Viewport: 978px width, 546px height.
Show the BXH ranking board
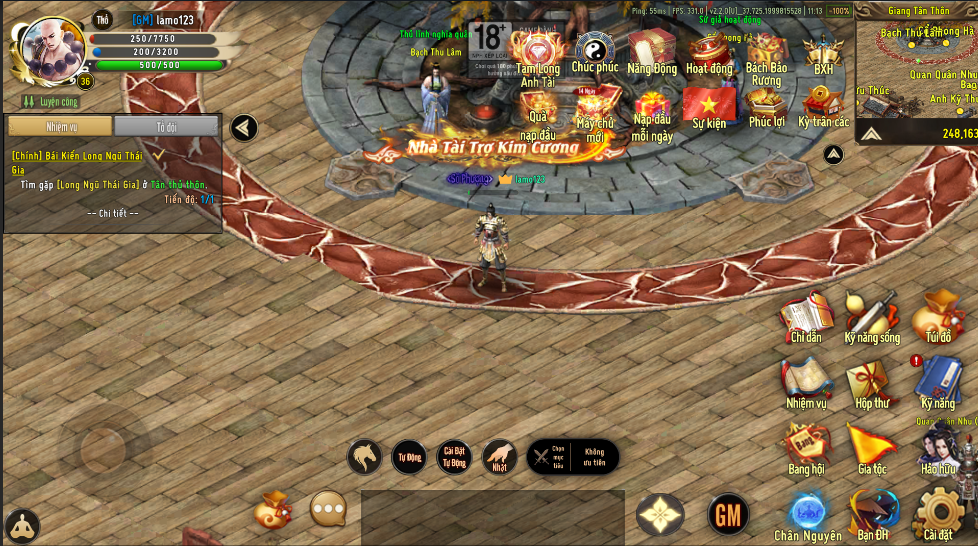point(823,53)
